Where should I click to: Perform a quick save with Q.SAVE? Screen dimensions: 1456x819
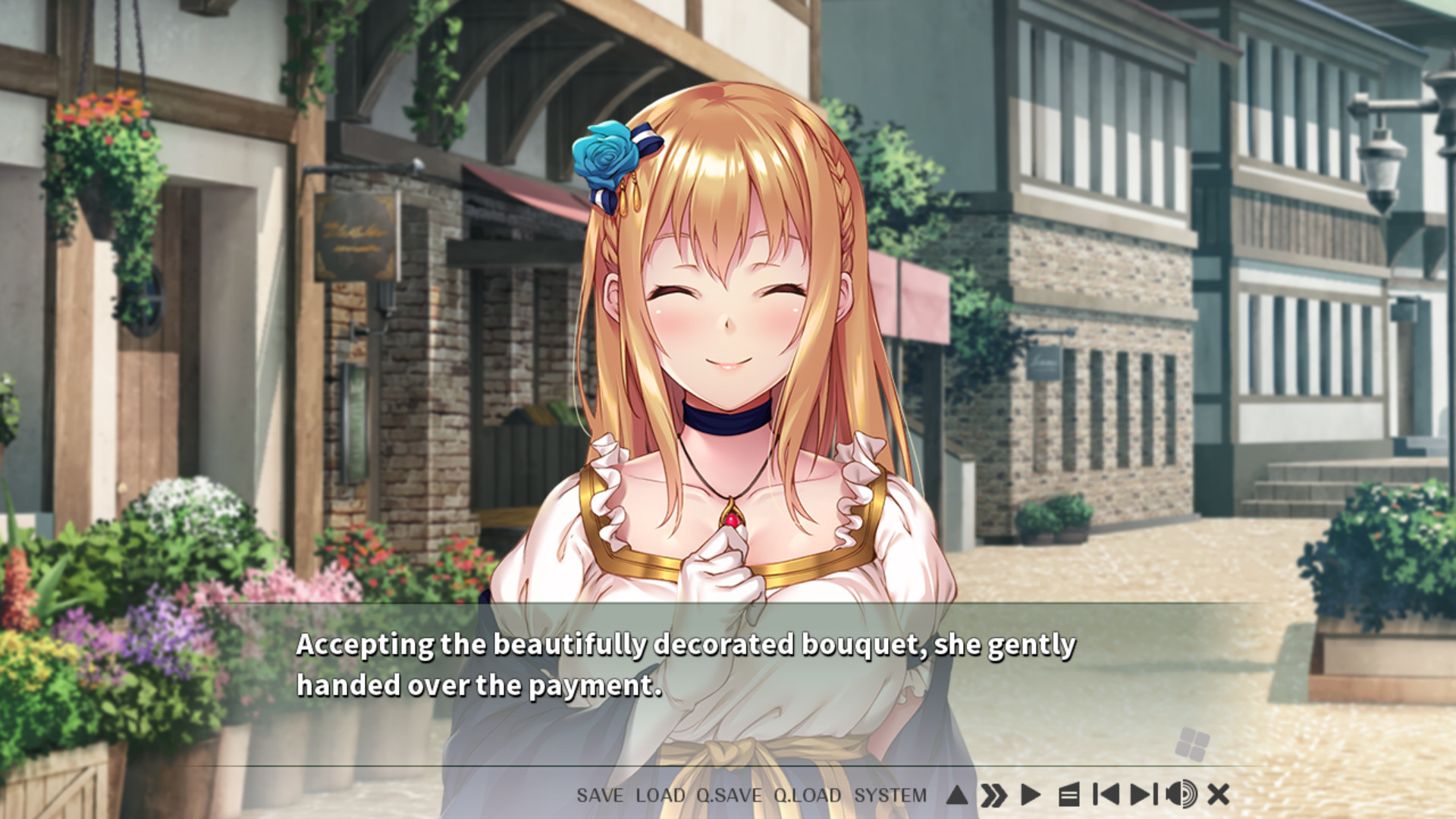[x=730, y=795]
